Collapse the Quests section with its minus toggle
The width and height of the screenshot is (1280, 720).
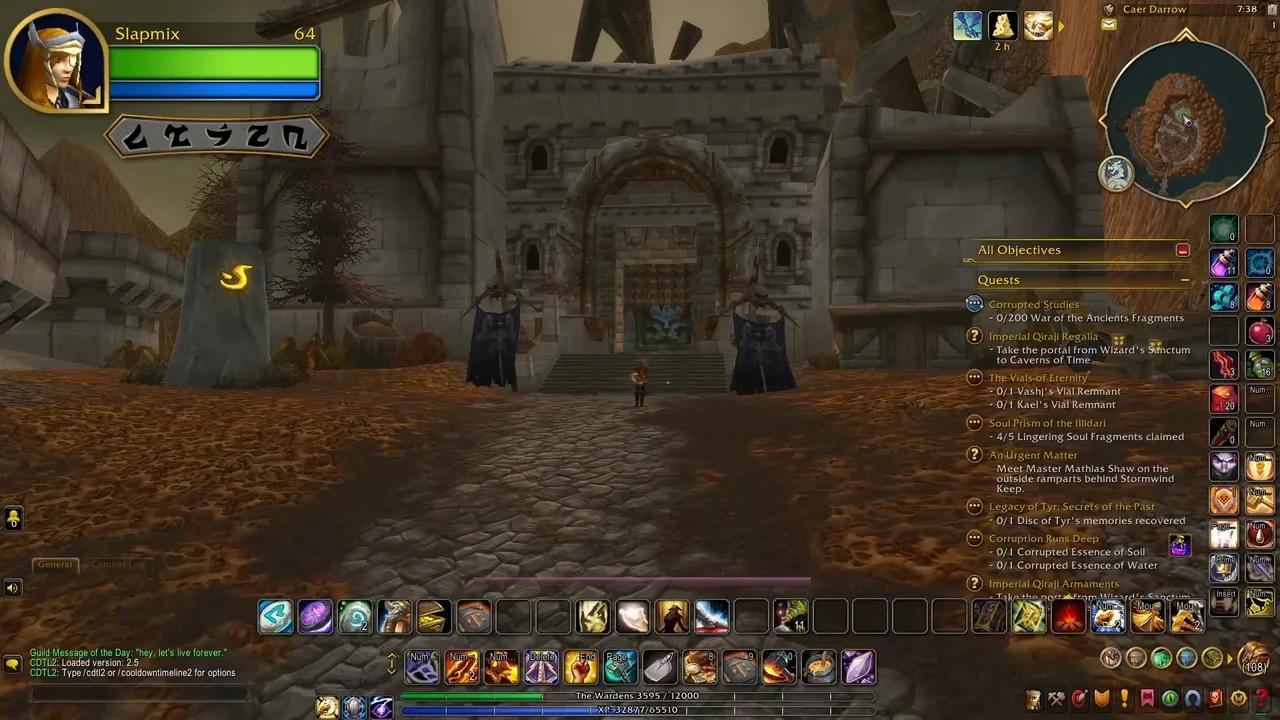tap(1186, 280)
